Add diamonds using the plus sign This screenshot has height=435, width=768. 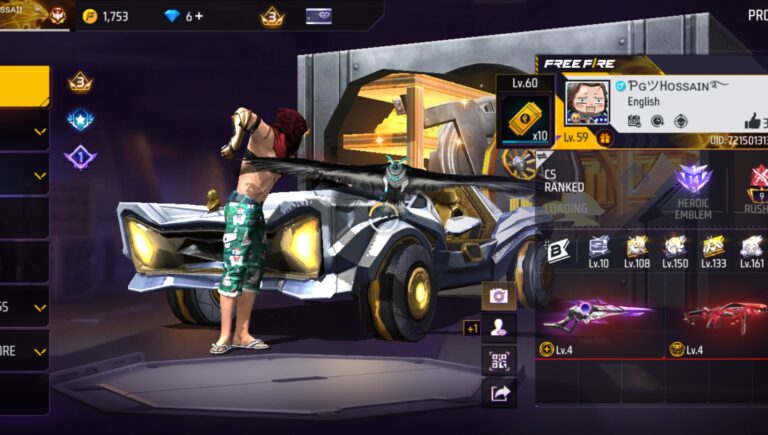(x=199, y=16)
